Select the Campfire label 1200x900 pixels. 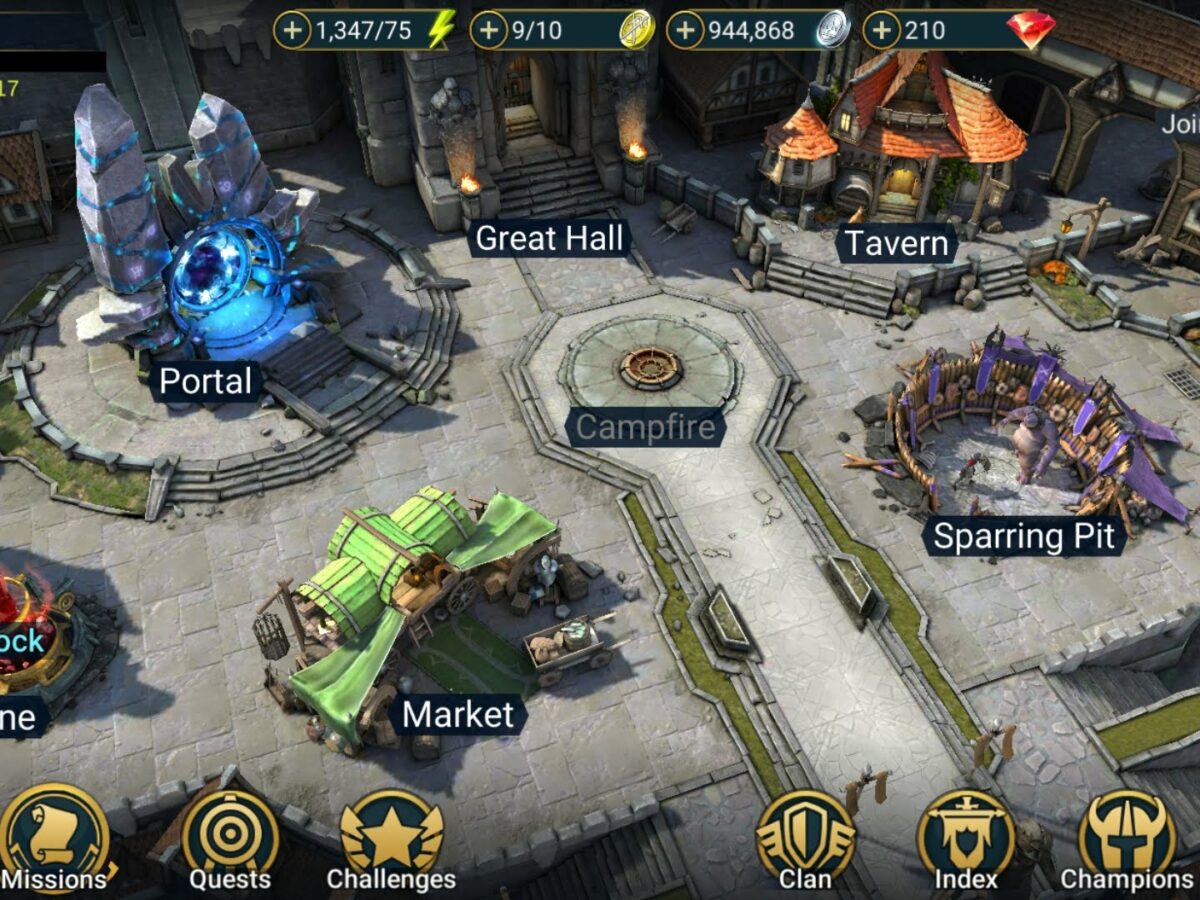click(x=646, y=428)
